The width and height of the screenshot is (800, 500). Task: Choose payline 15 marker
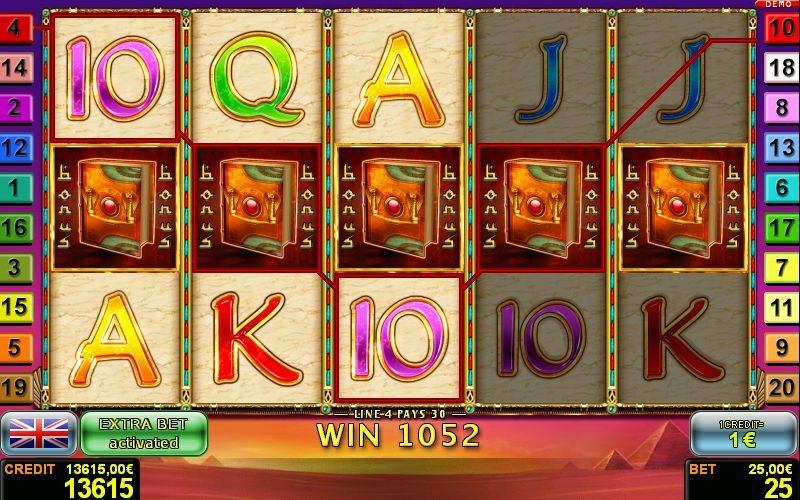15,307
